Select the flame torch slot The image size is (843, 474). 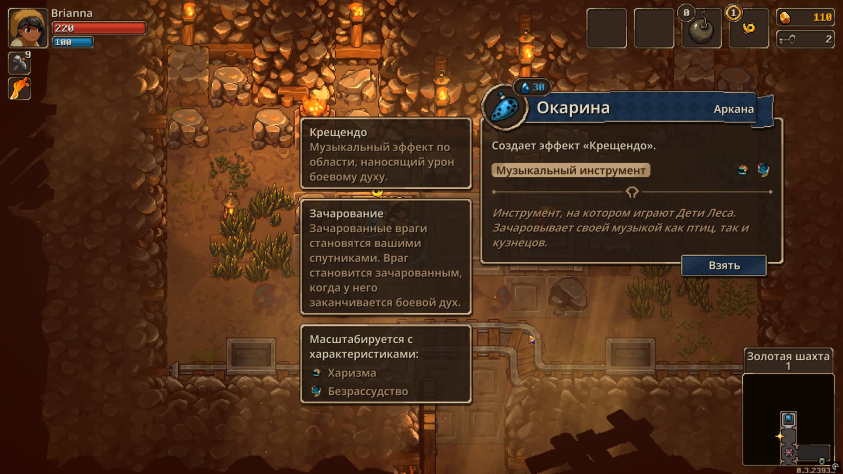tap(19, 89)
